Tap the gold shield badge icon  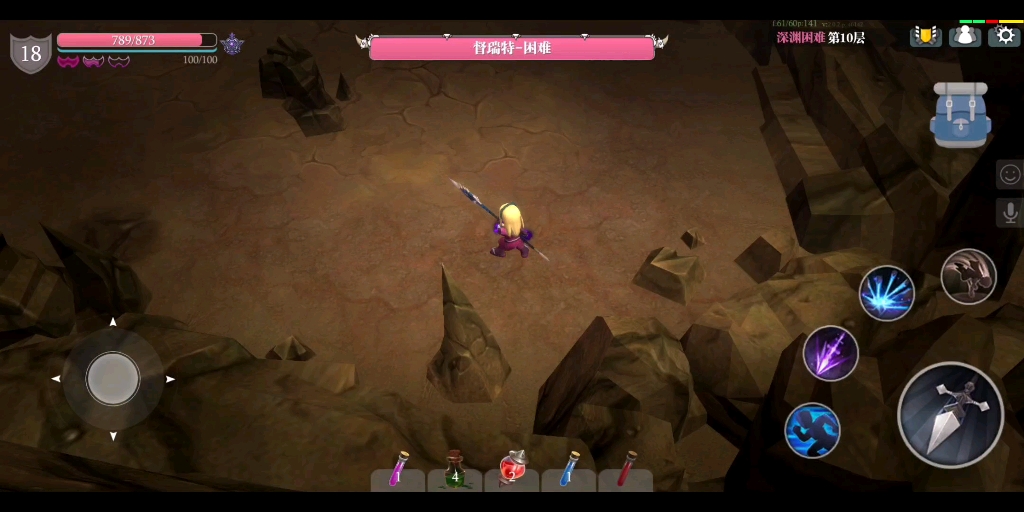coord(925,36)
